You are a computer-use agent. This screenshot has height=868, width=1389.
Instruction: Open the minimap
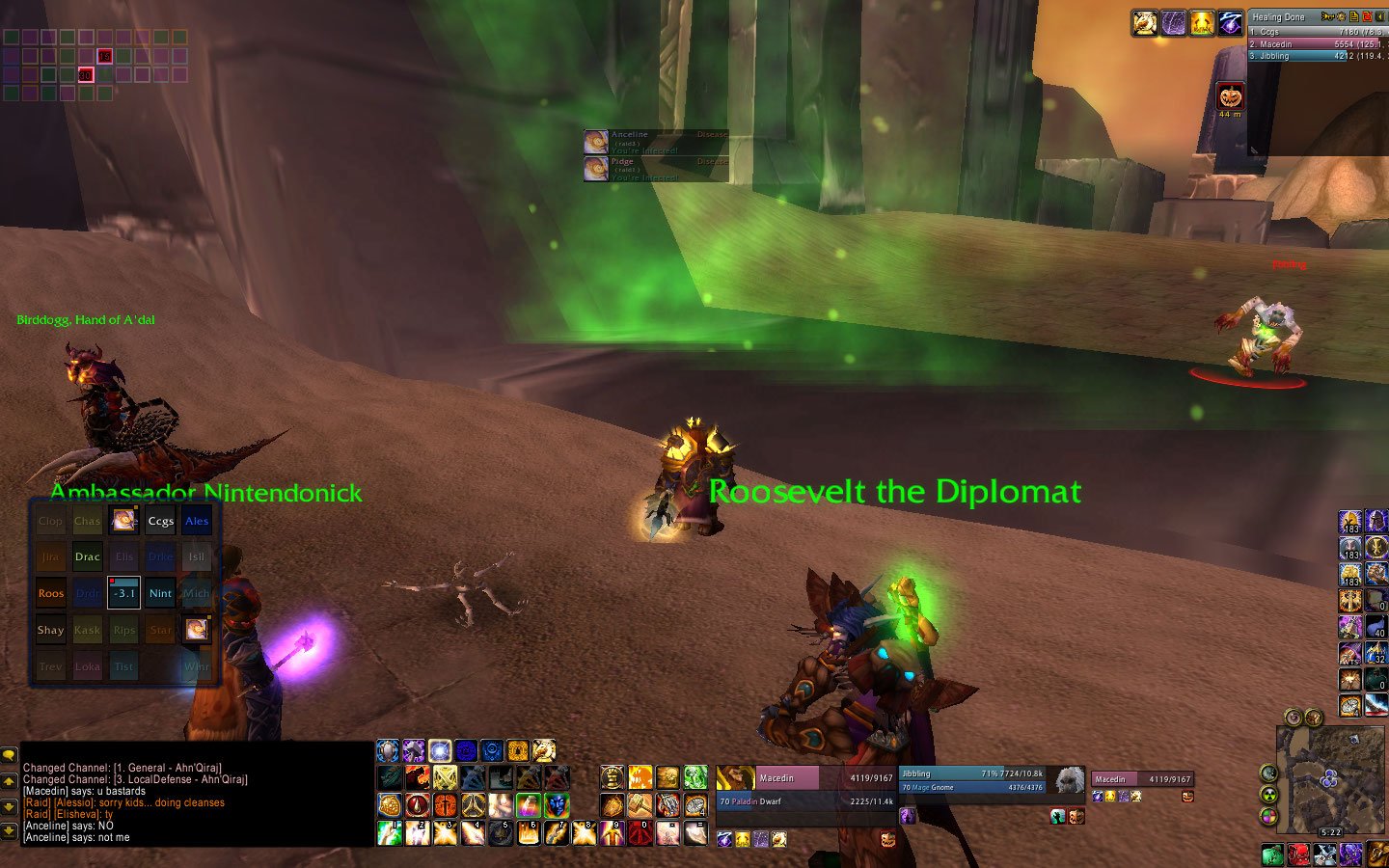coord(1329,777)
